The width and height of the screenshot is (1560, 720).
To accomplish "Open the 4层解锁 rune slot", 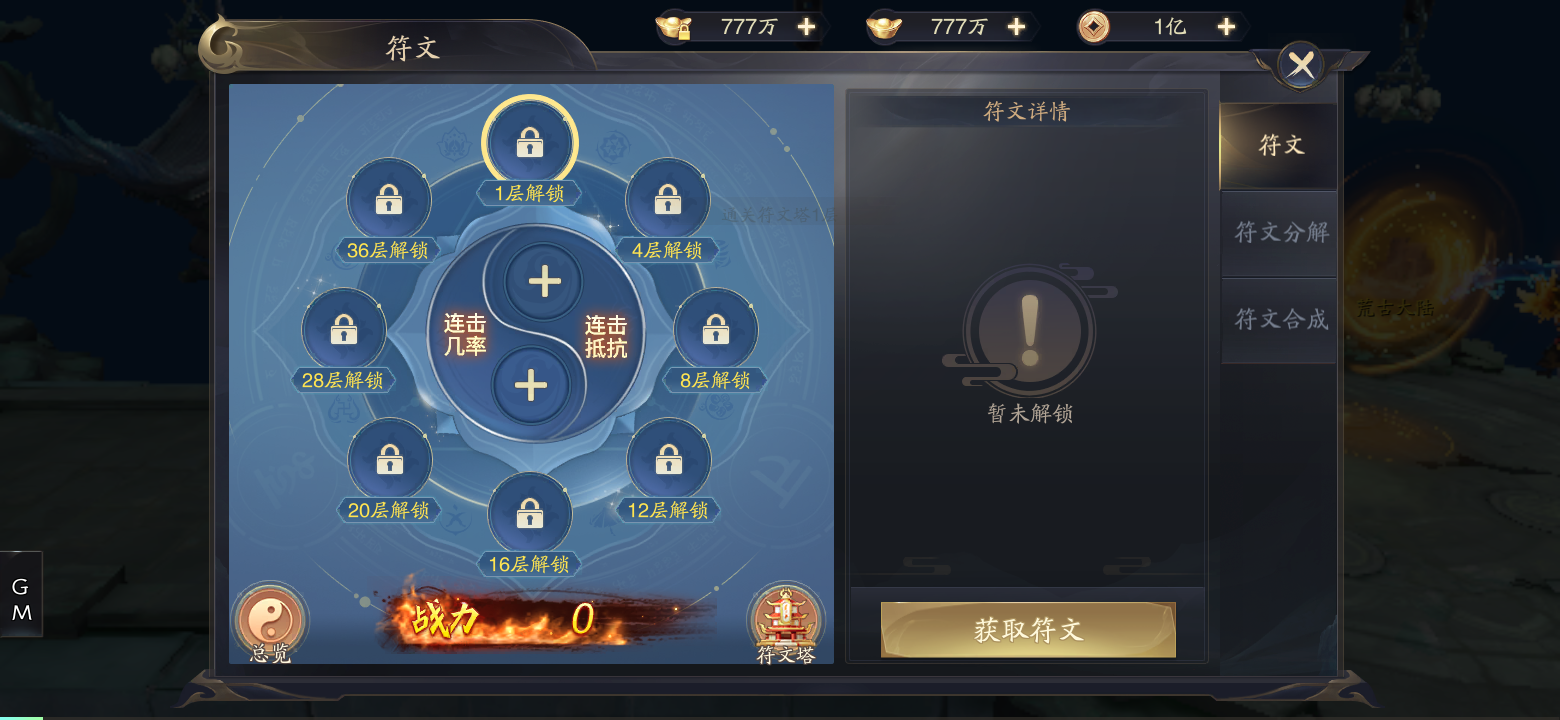I will pyautogui.click(x=668, y=199).
